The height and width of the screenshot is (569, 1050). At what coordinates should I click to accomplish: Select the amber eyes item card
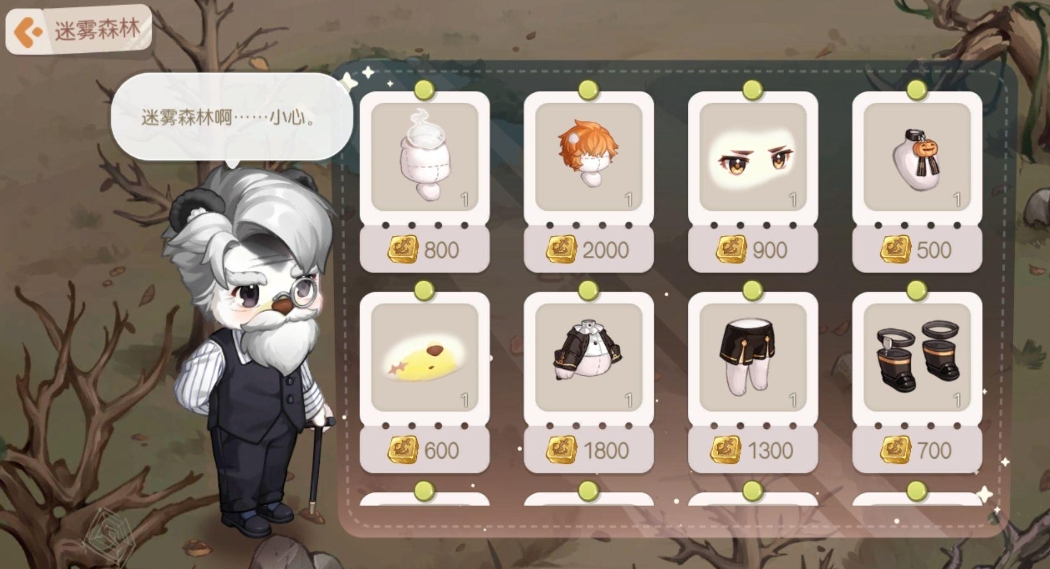click(752, 157)
